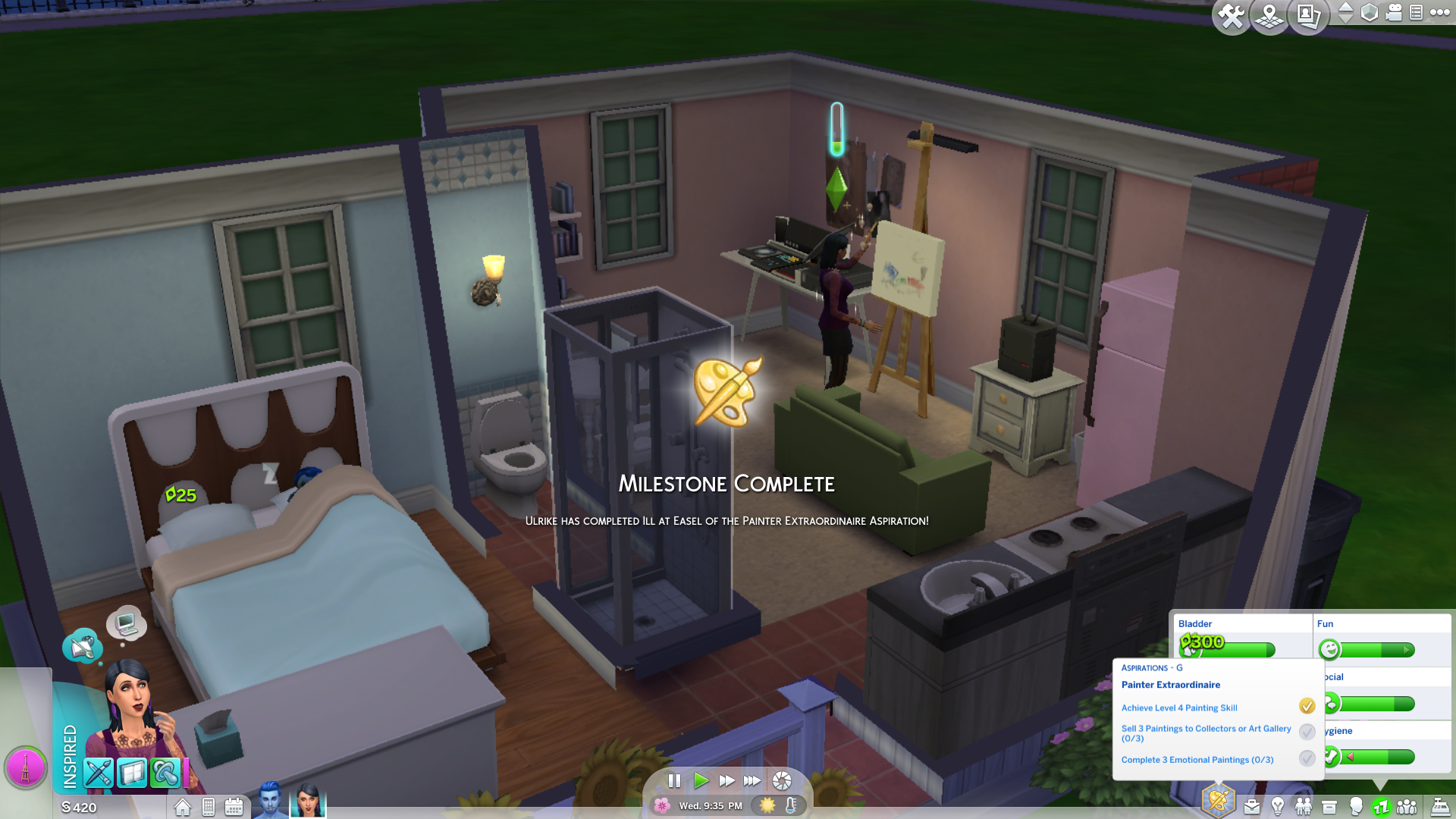Open the phone icon

coord(209,807)
